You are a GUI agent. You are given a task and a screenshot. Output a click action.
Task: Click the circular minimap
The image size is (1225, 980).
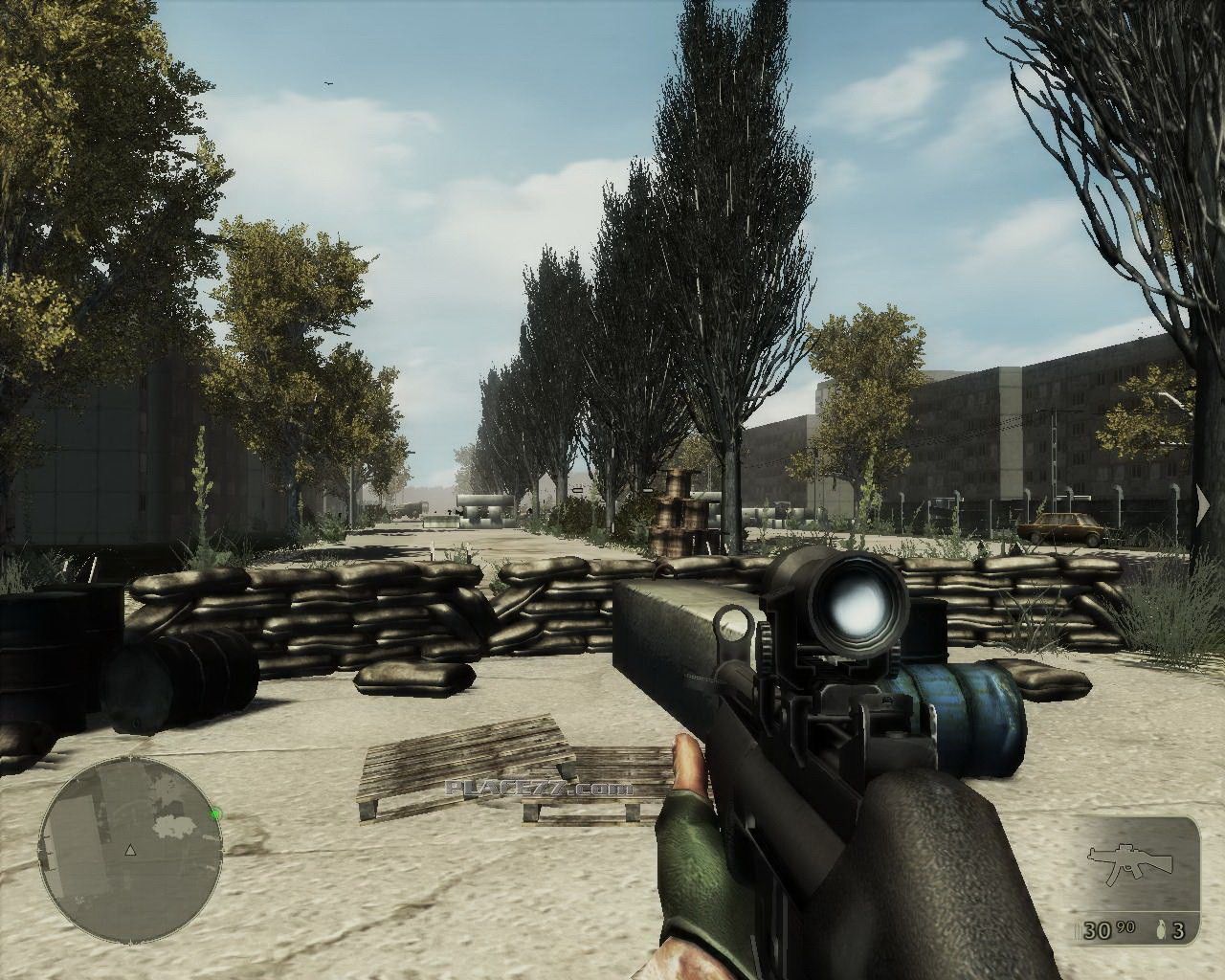[130, 851]
